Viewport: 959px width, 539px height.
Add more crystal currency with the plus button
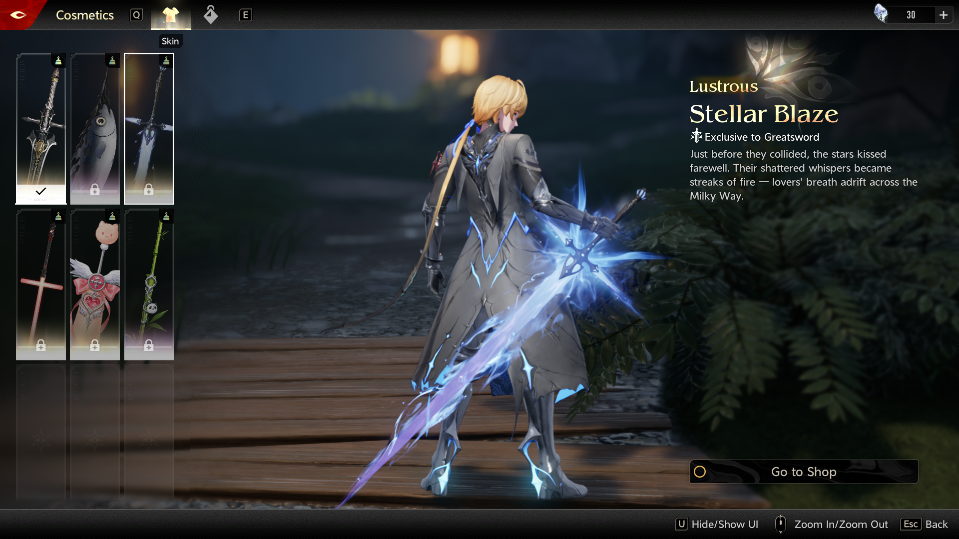943,15
